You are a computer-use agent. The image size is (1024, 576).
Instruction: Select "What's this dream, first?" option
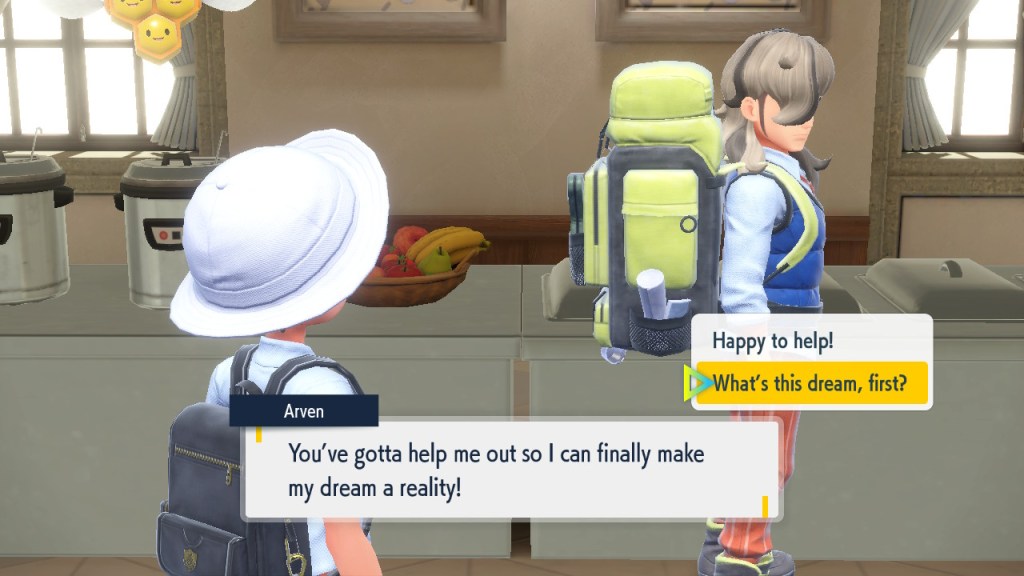[810, 383]
